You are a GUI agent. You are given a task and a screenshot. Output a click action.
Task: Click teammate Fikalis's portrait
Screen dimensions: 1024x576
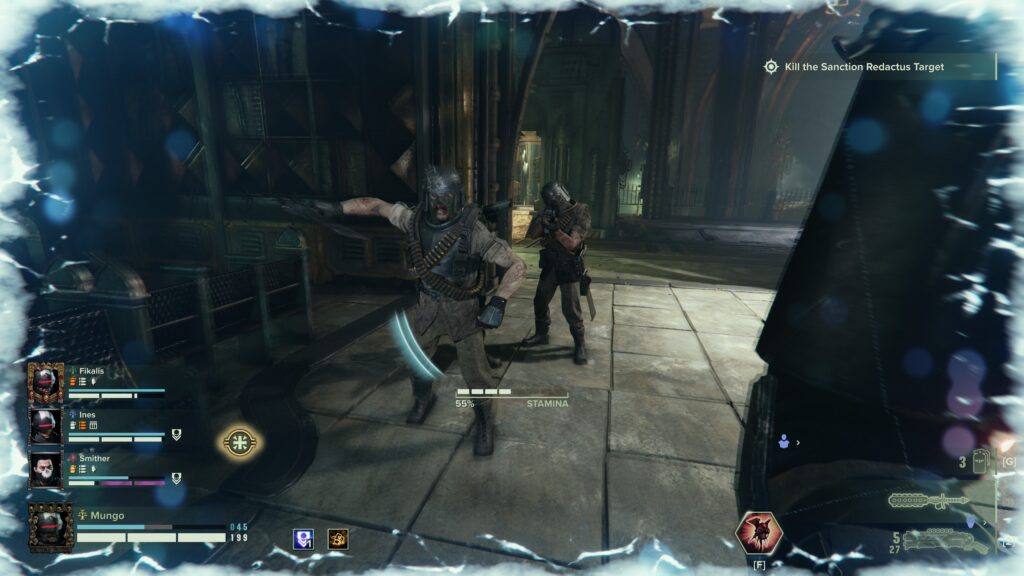46,382
